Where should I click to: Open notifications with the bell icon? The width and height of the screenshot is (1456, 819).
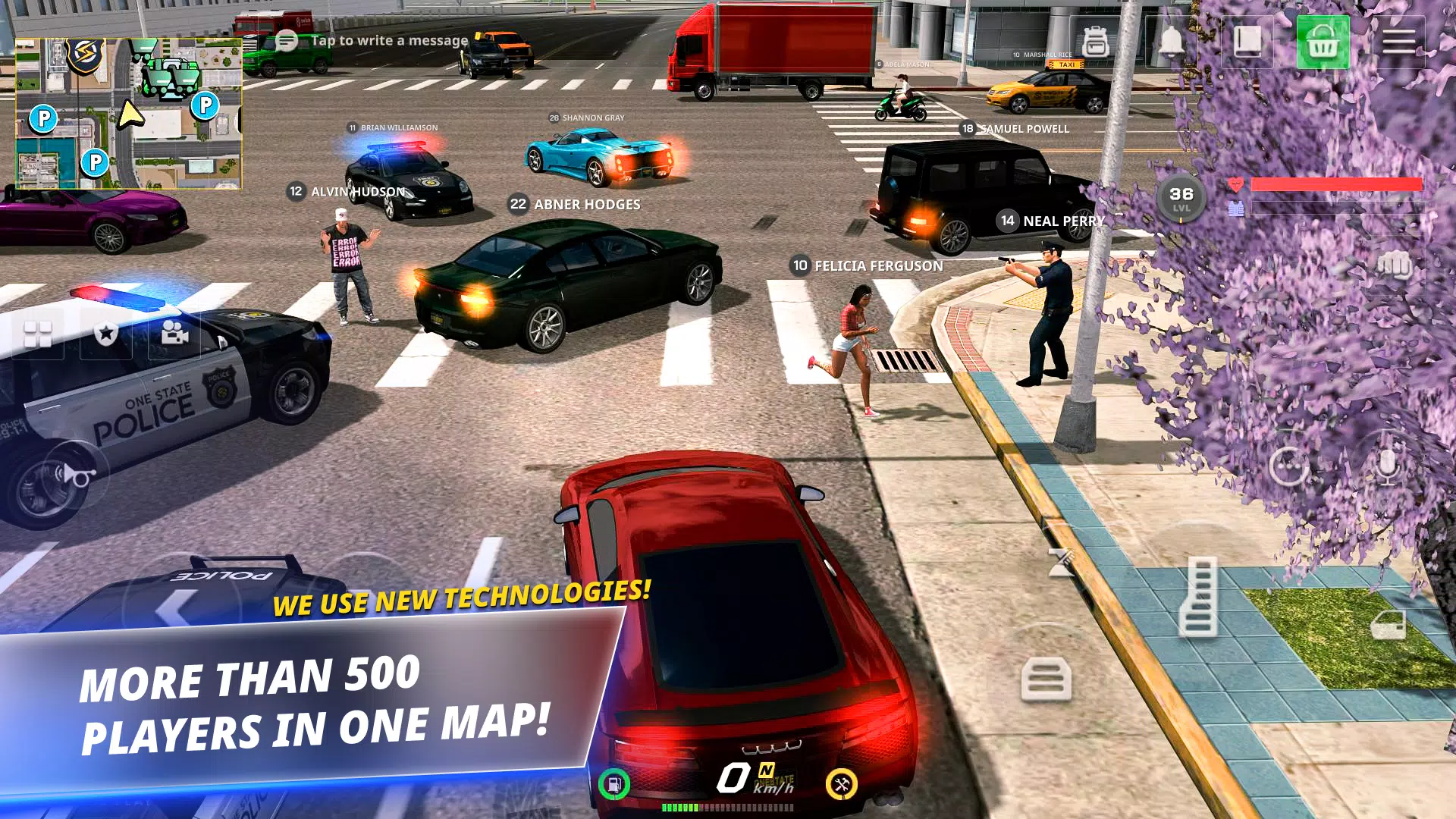click(1172, 43)
